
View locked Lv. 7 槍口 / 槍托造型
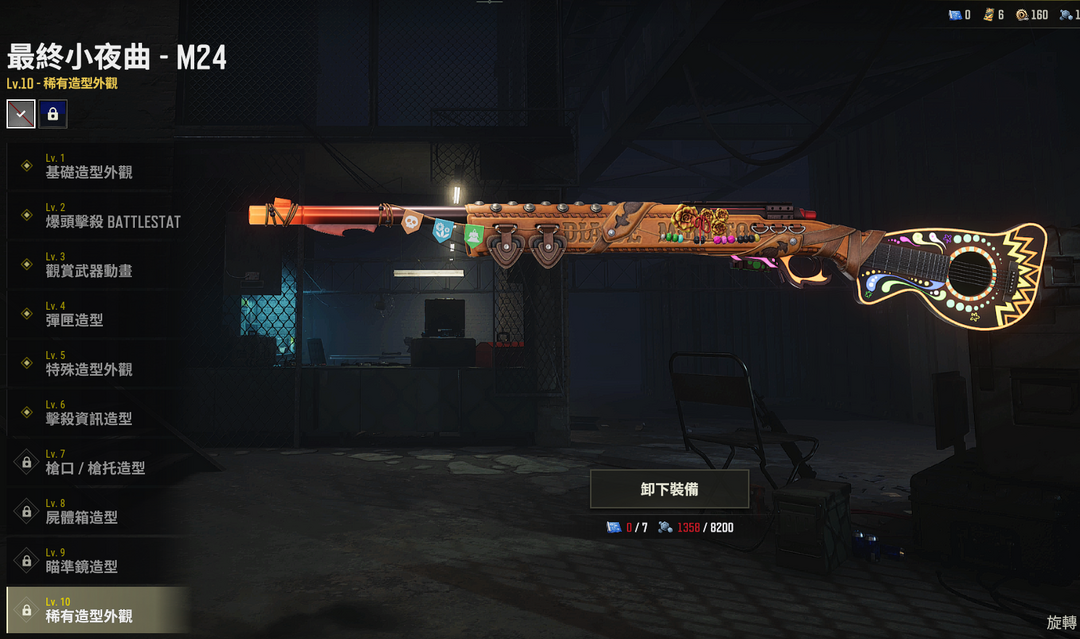point(95,462)
